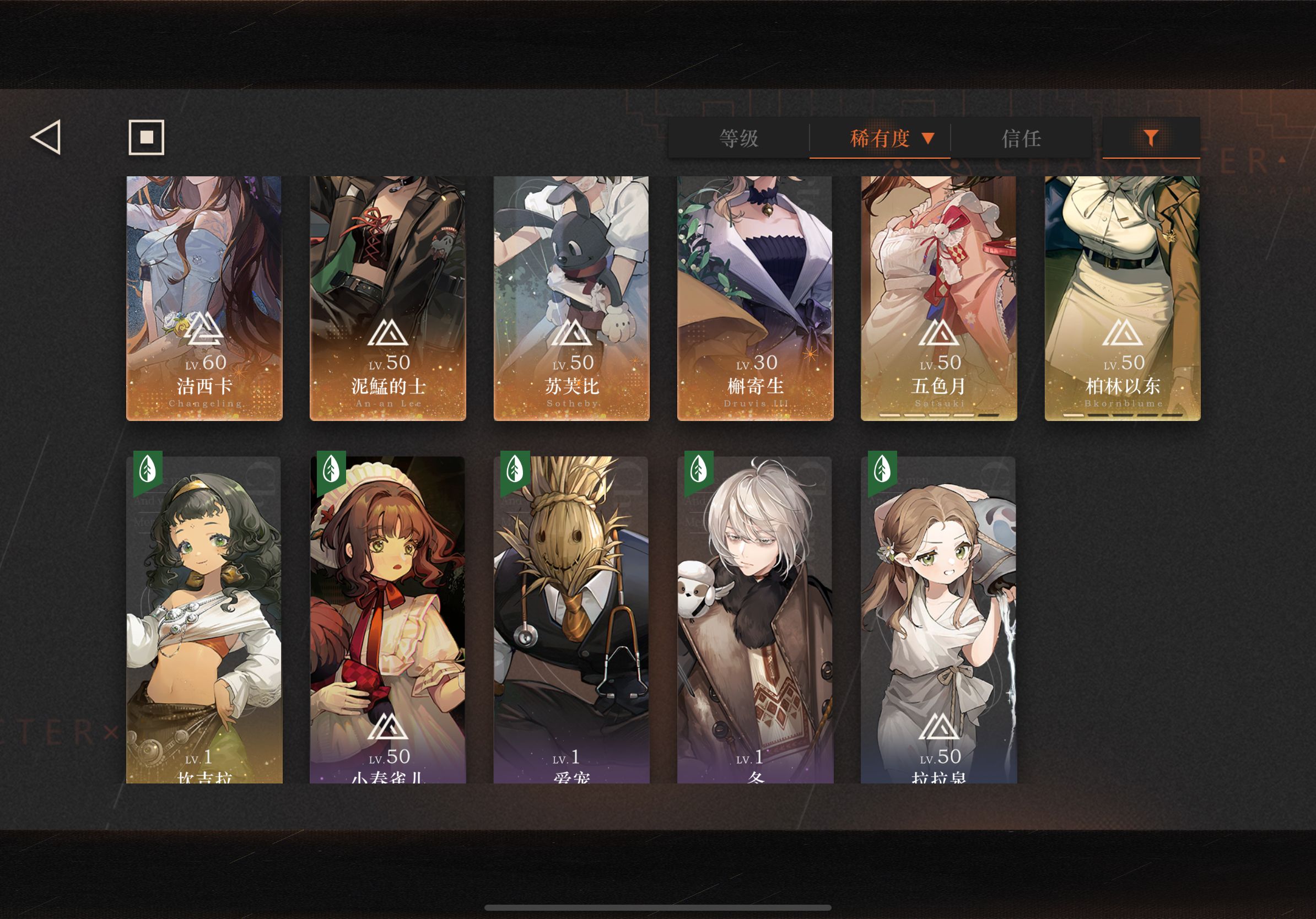The image size is (1316, 919).
Task: Choose the 冬 silver-haired character card
Action: [756, 619]
